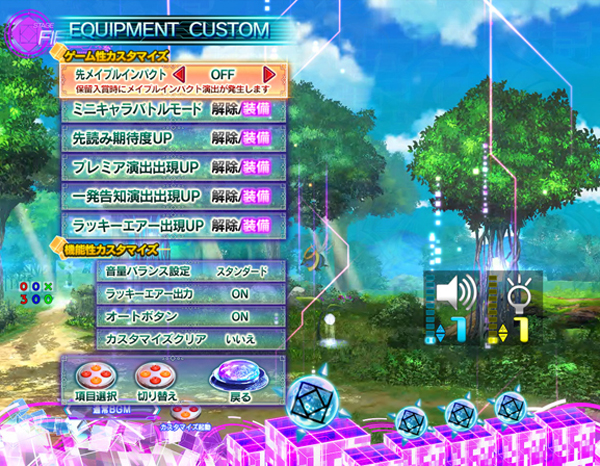Choose 解除 for 一発告知演出出現UP
Viewport: 600px width, 466px height.
coord(225,195)
